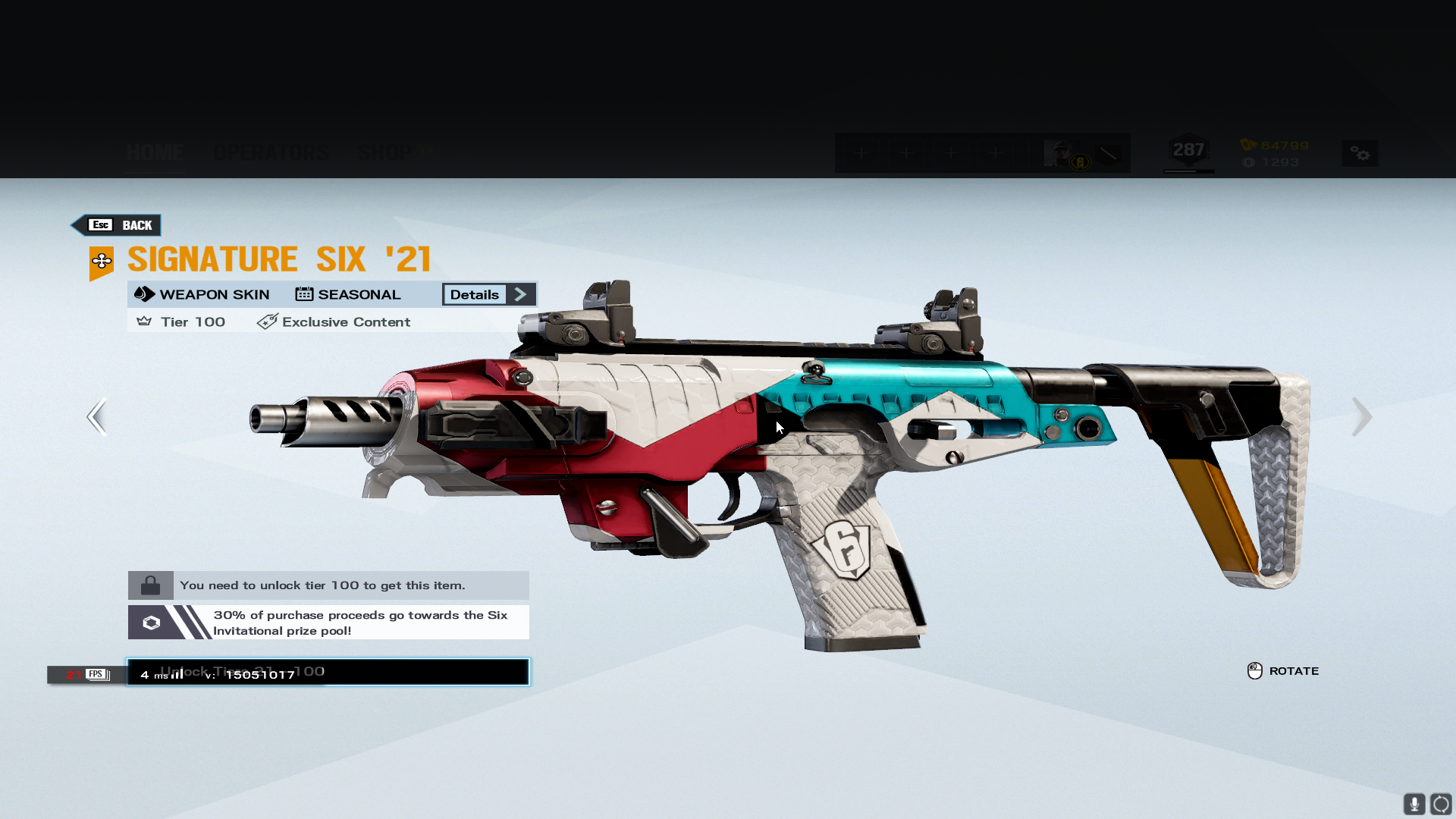1456x819 pixels.
Task: Open the Shop tab
Action: (386, 152)
